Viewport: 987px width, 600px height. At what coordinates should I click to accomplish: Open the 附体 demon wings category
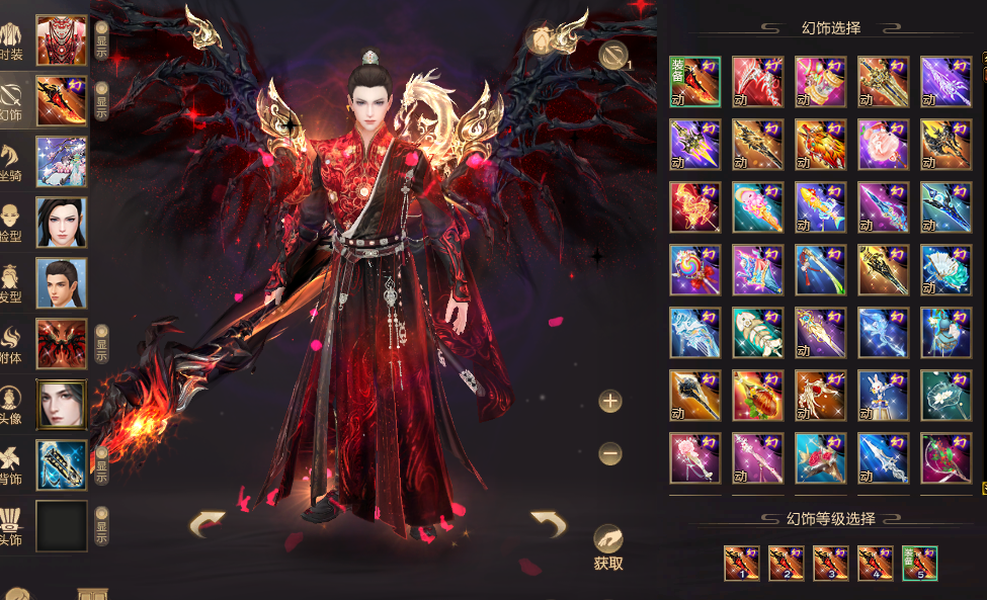click(x=61, y=343)
